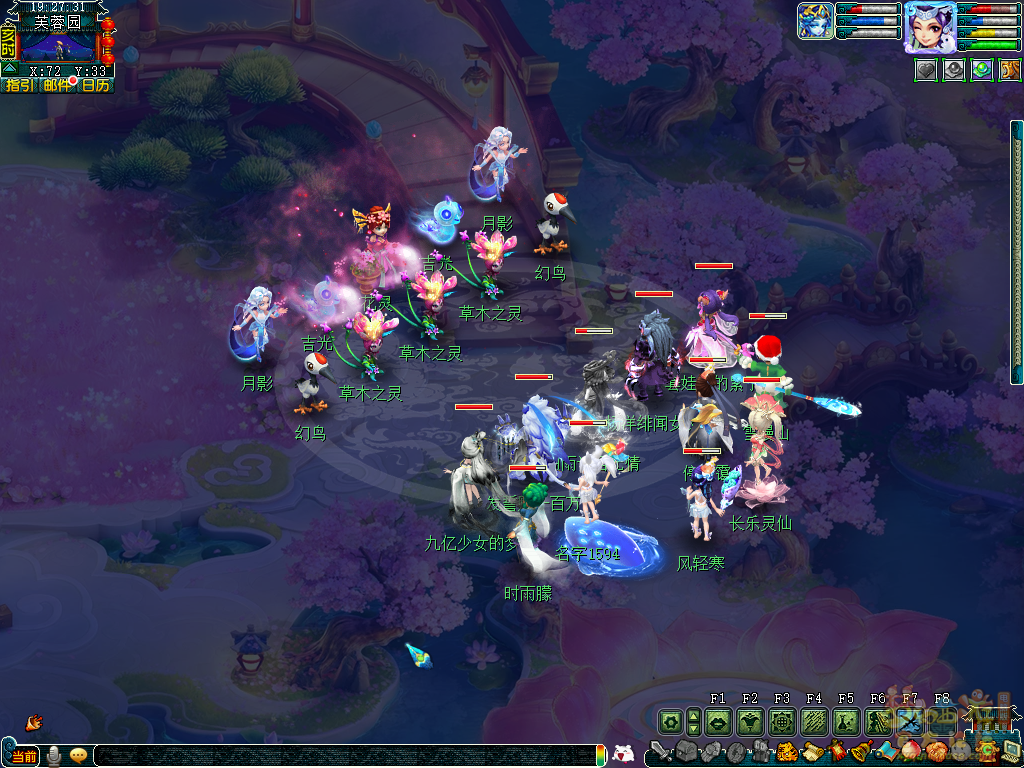Open the gear settings shortcut button
1024x768 pixels.
[669, 721]
